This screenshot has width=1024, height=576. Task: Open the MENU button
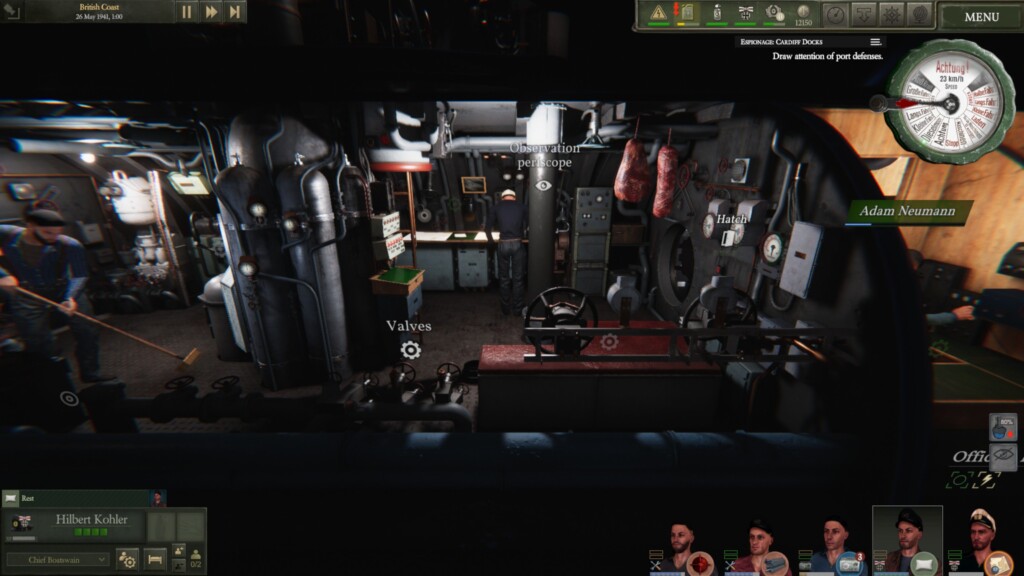[x=981, y=16]
